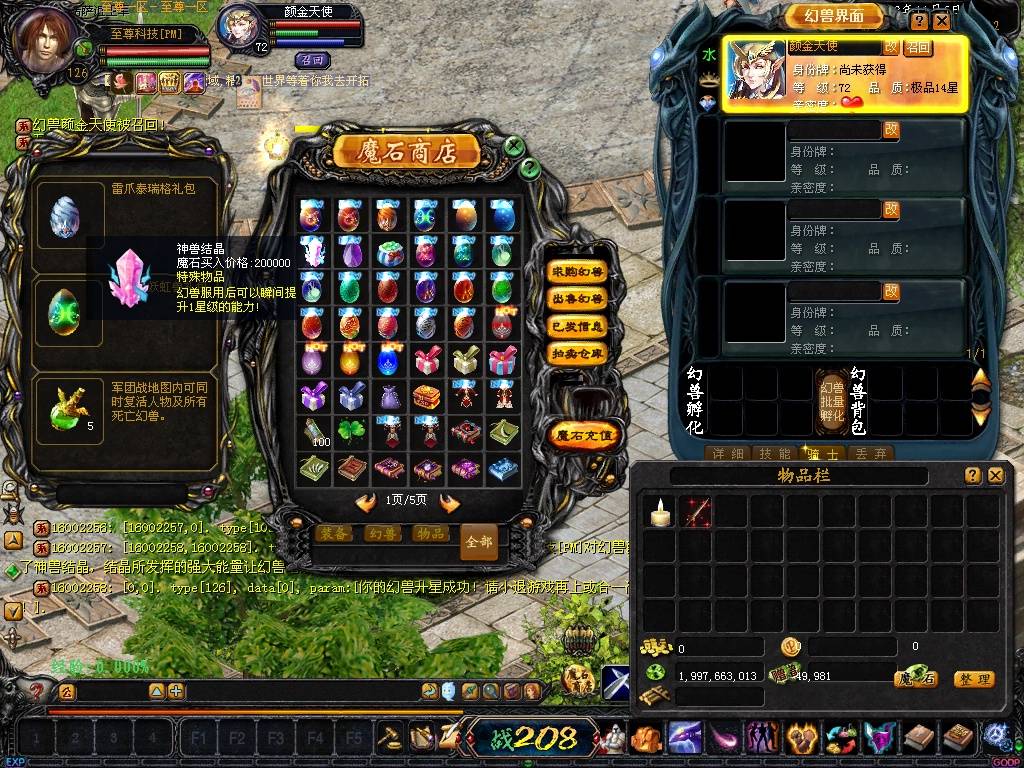
Task: Open 拍卖仓库 auction storage
Action: click(578, 353)
